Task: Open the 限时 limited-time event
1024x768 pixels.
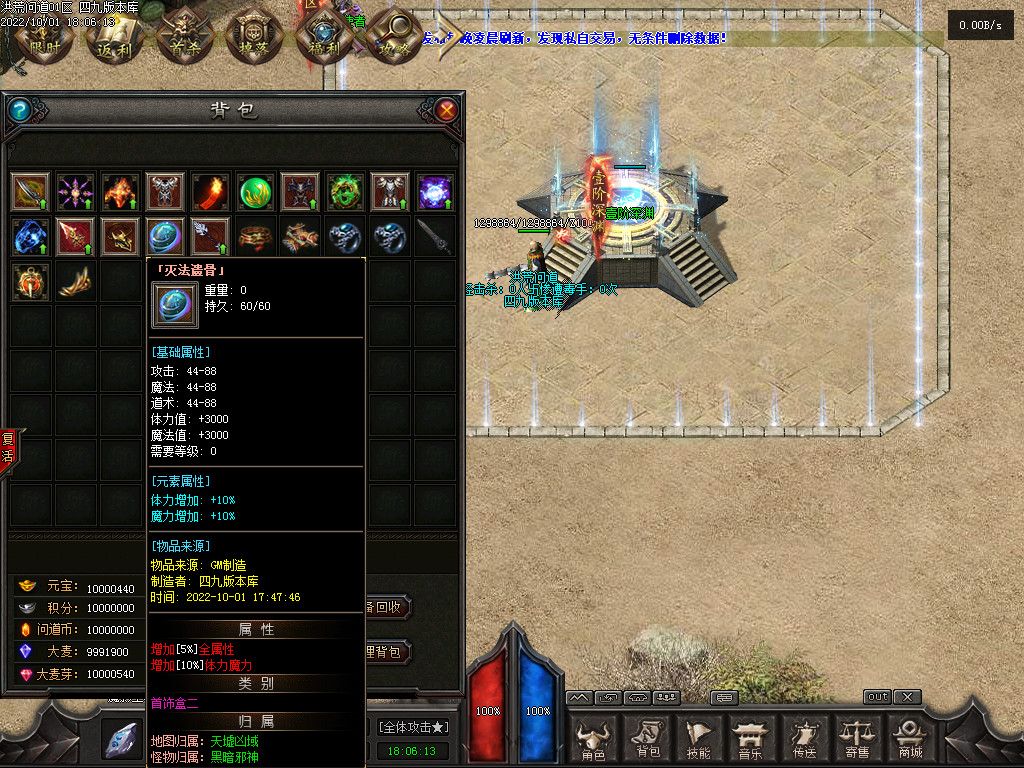Action: point(45,37)
